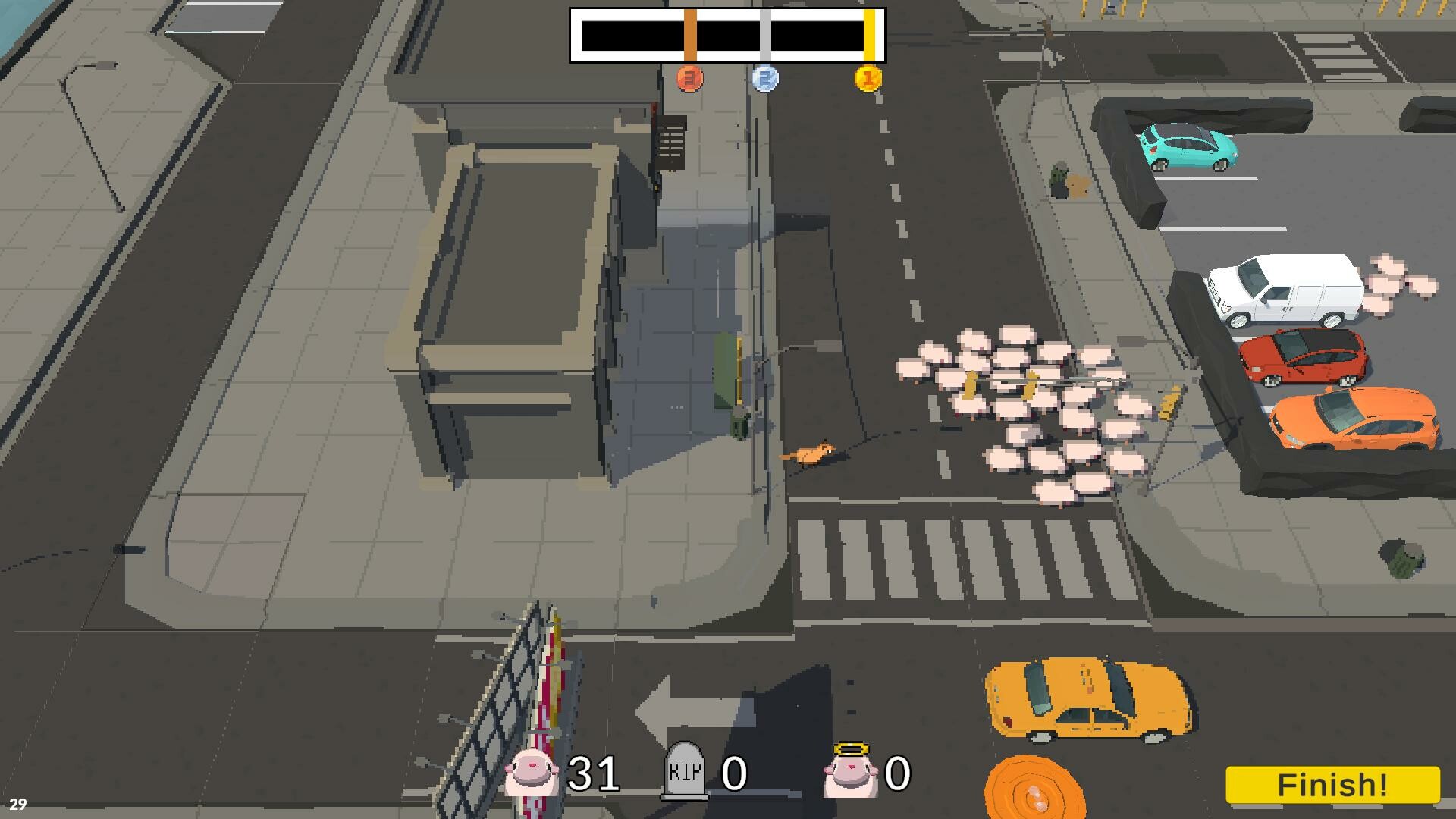Image resolution: width=1456 pixels, height=819 pixels.
Task: Click the bronze medal number 3 coin
Action: (689, 77)
